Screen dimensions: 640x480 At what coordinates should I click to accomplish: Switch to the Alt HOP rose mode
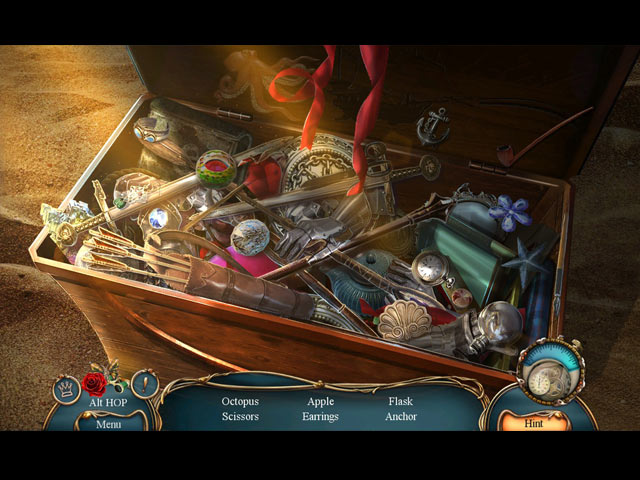pos(95,384)
